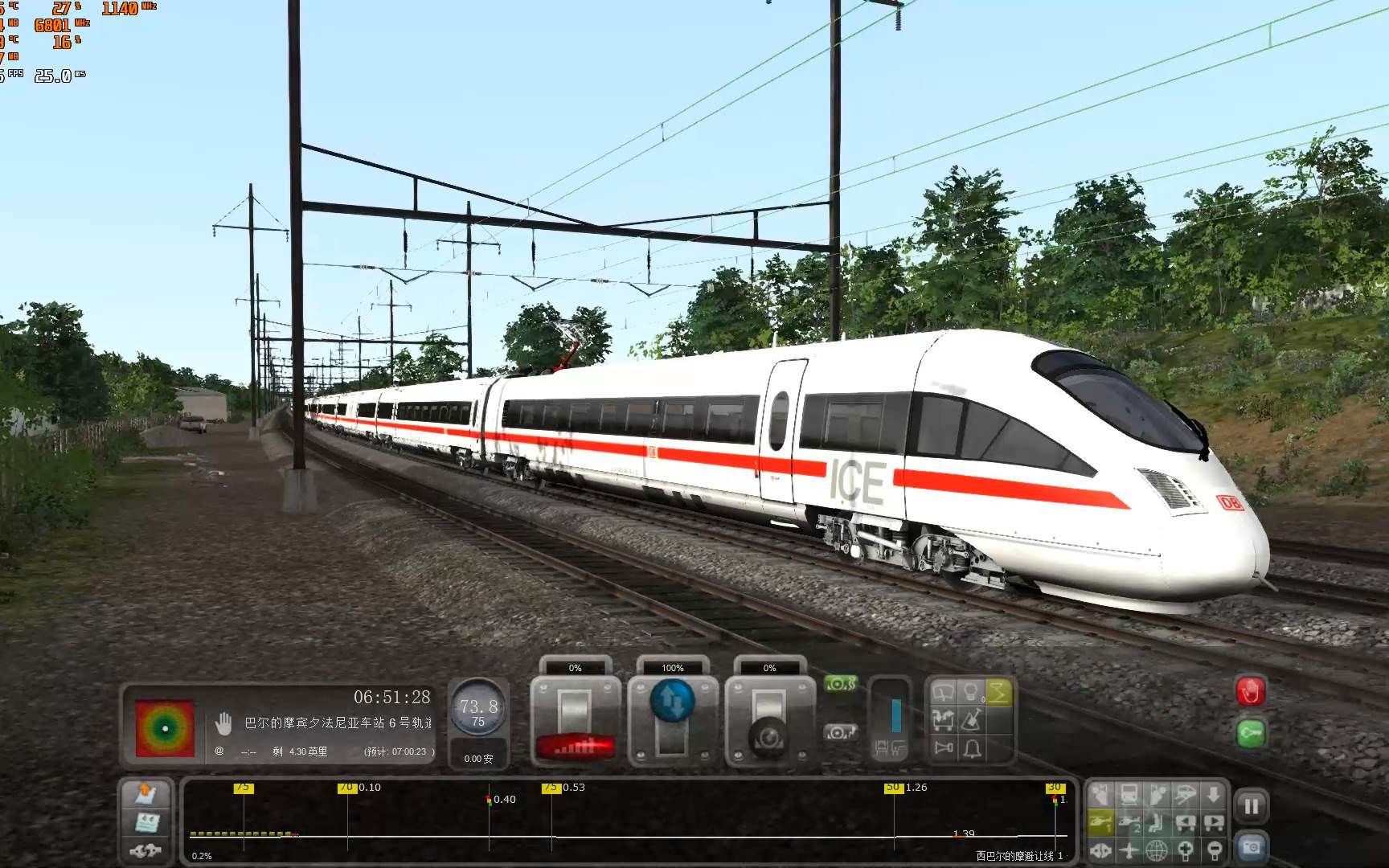Ring the bell icon
The width and height of the screenshot is (1389, 868).
click(x=972, y=748)
